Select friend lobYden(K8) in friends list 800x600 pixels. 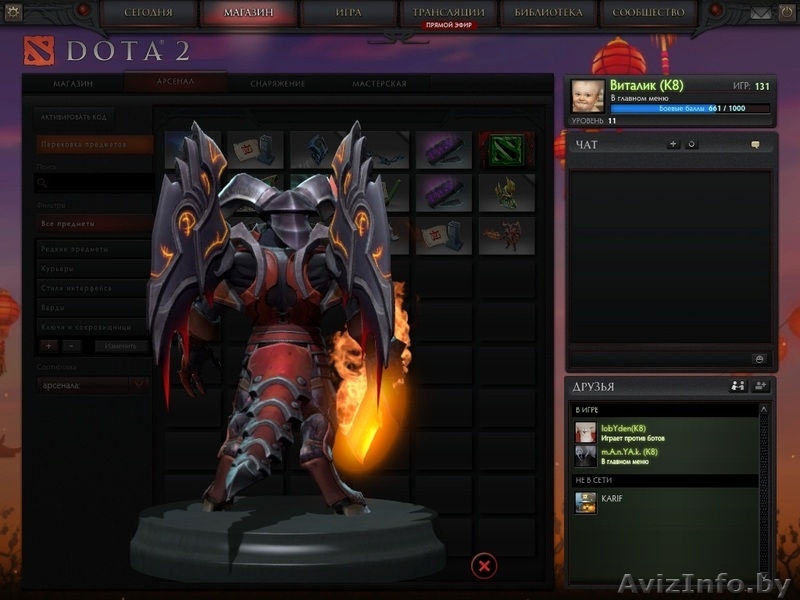pyautogui.click(x=625, y=431)
